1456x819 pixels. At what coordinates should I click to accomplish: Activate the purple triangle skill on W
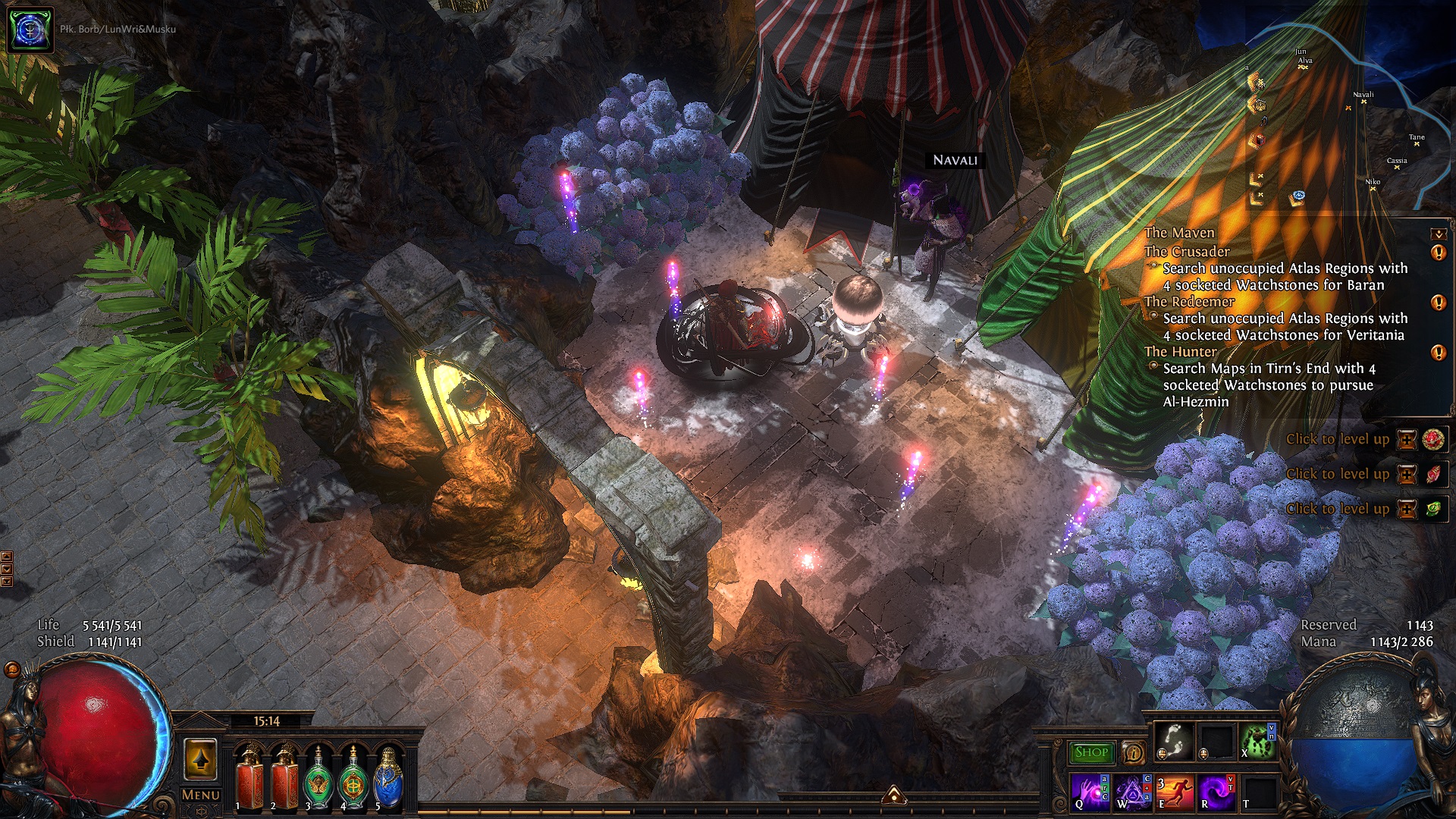pyautogui.click(x=1131, y=792)
